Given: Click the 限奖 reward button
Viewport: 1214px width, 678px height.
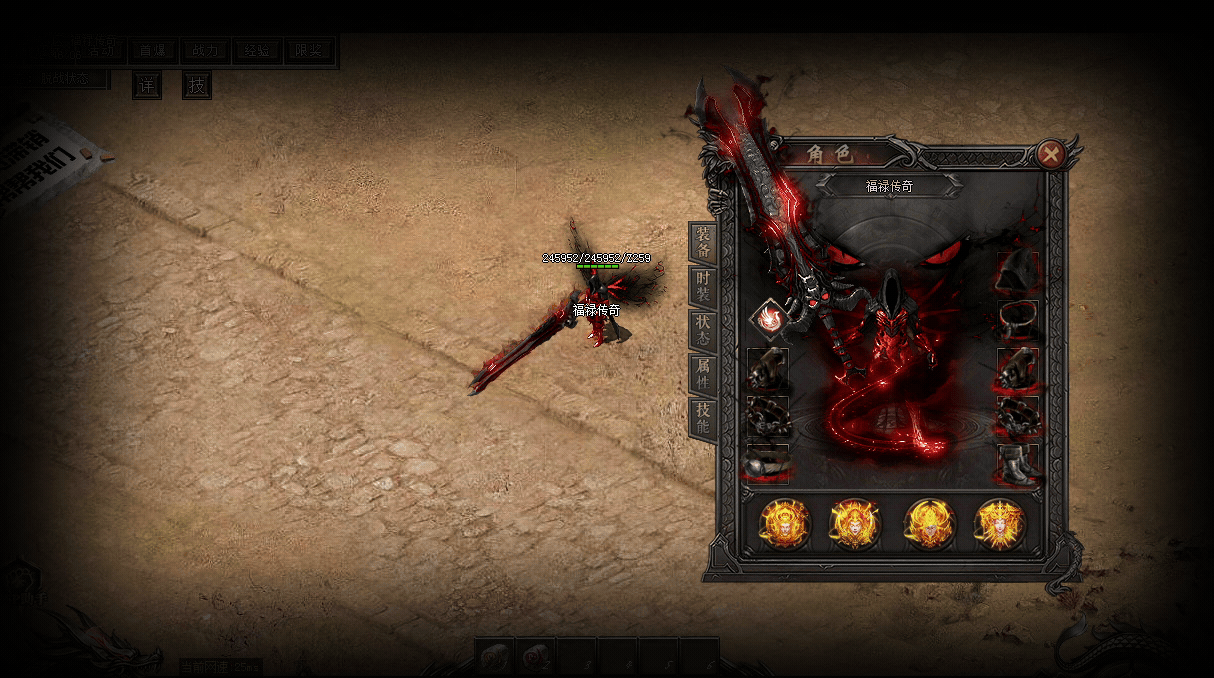Looking at the screenshot, I should [x=309, y=51].
